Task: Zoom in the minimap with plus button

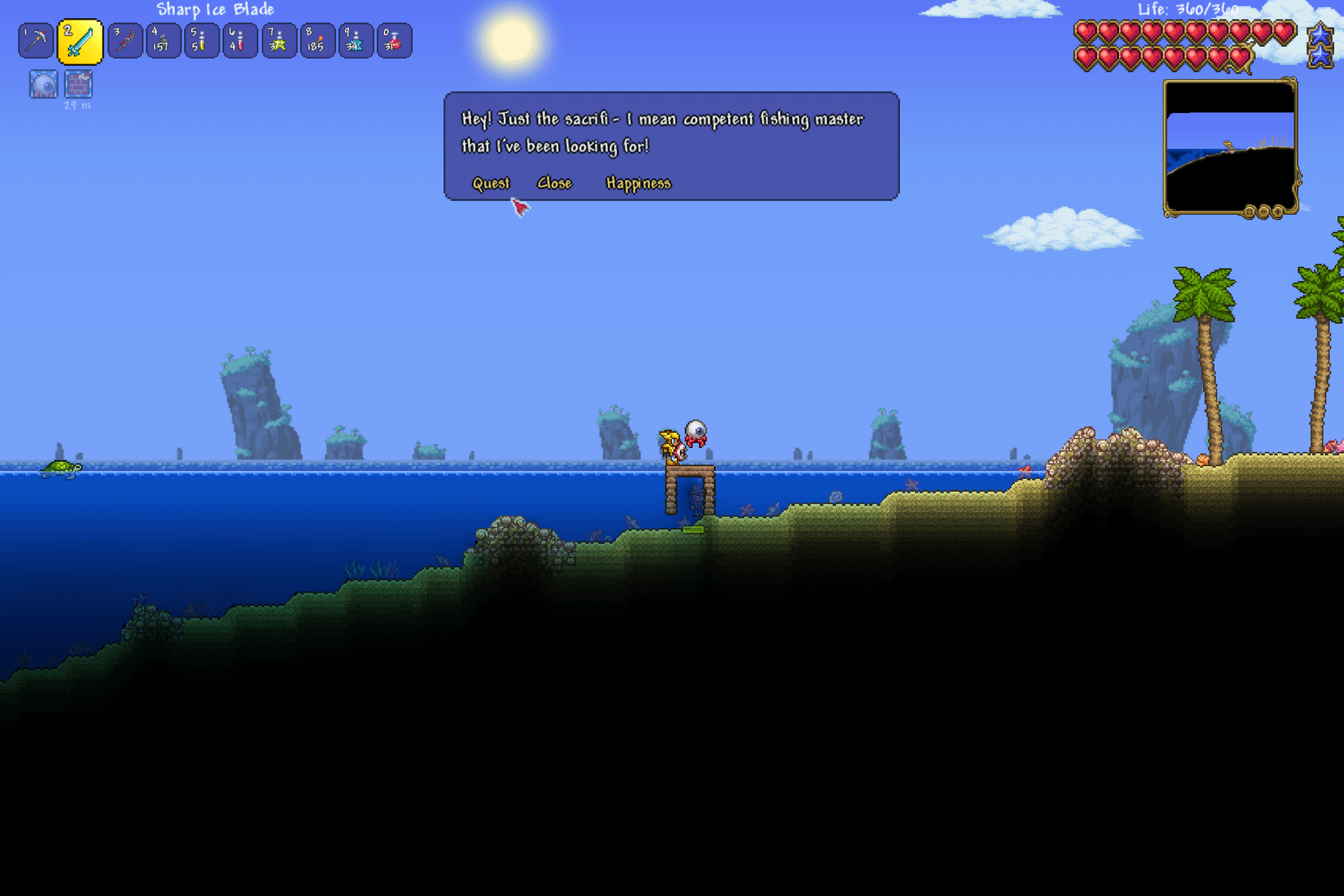Action: pos(1278,213)
